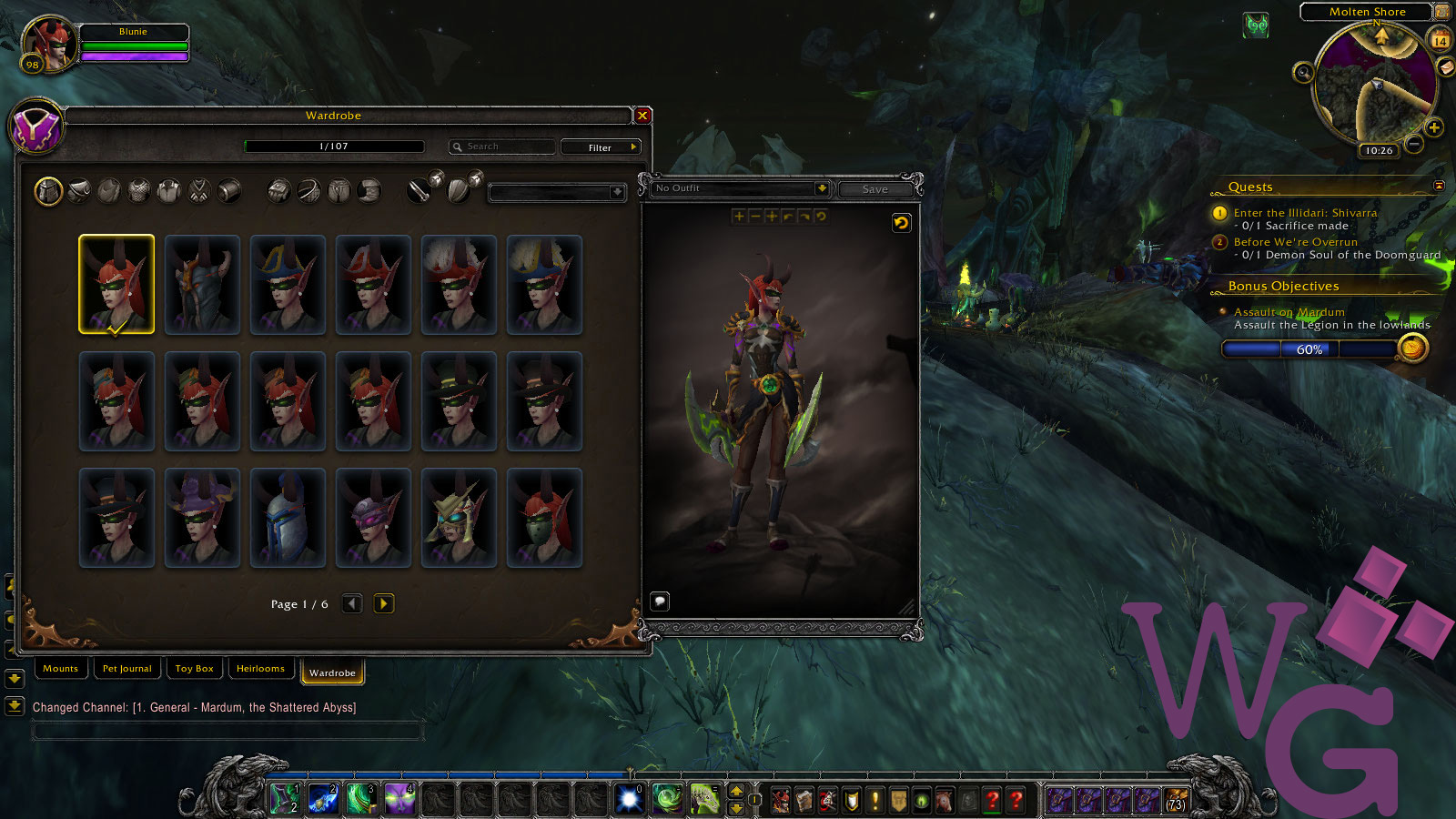Screen dimensions: 1456x819
Task: Open the Pet Journal tab
Action: pyautogui.click(x=127, y=669)
